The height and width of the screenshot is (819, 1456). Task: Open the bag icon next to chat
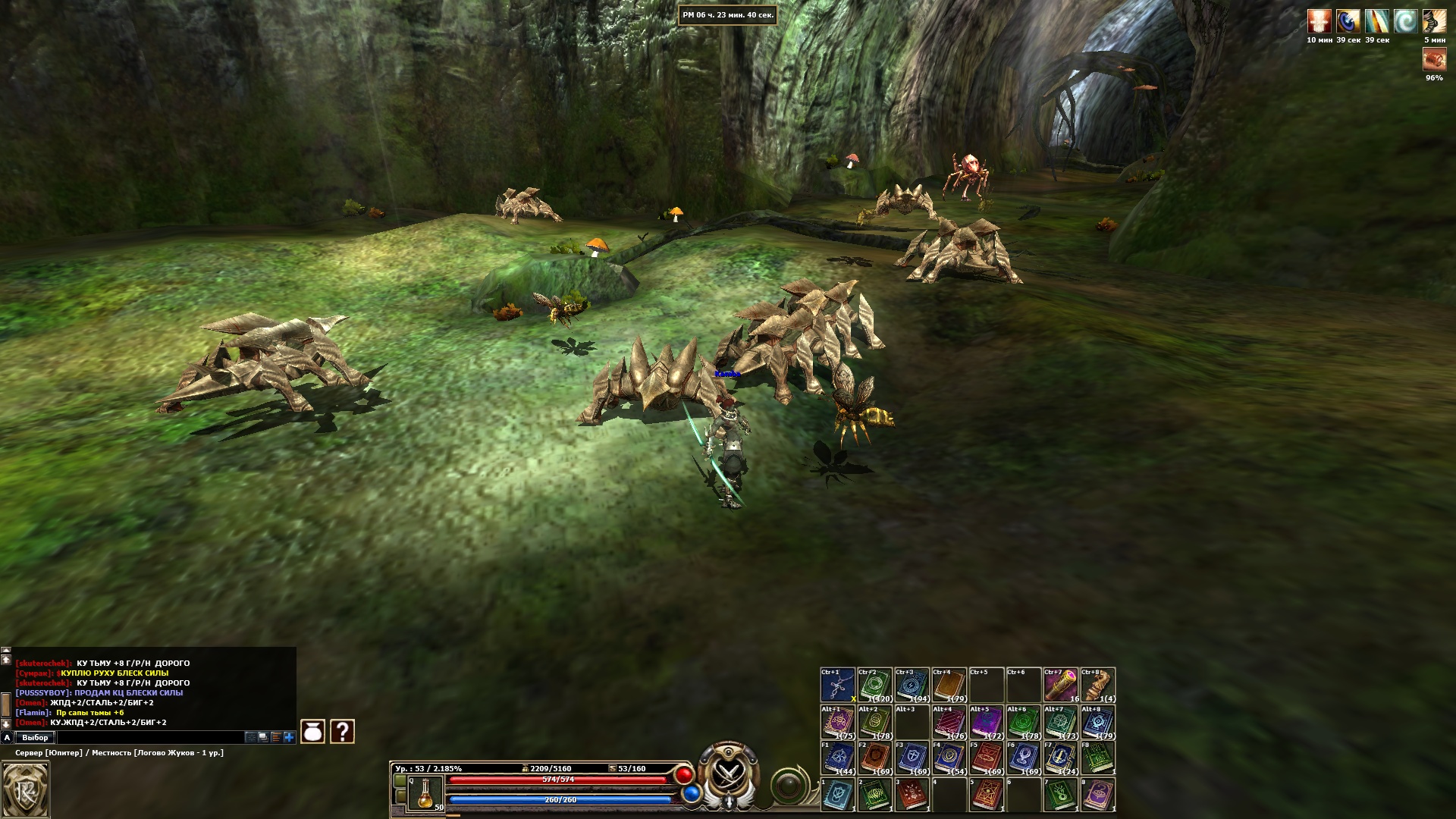pyautogui.click(x=313, y=731)
